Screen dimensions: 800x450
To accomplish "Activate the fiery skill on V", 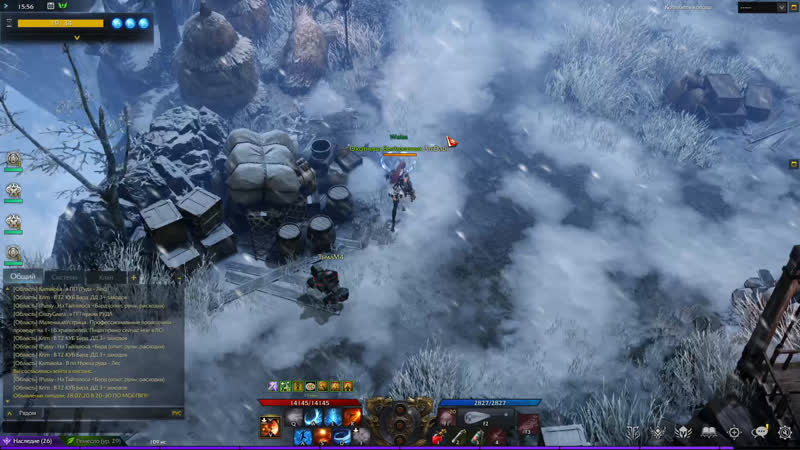I will tap(271, 427).
